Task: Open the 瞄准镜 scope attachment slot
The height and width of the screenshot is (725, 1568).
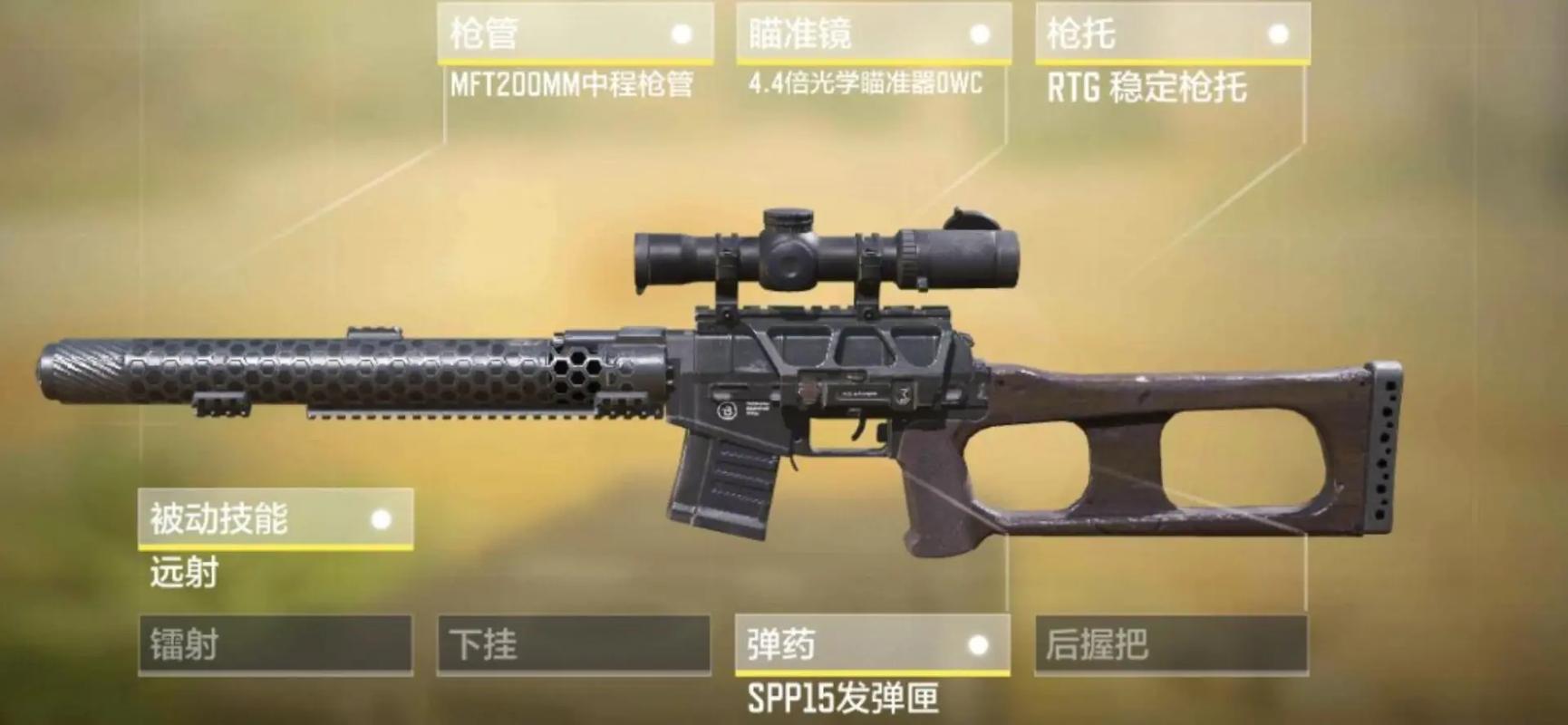Action: pos(873,34)
